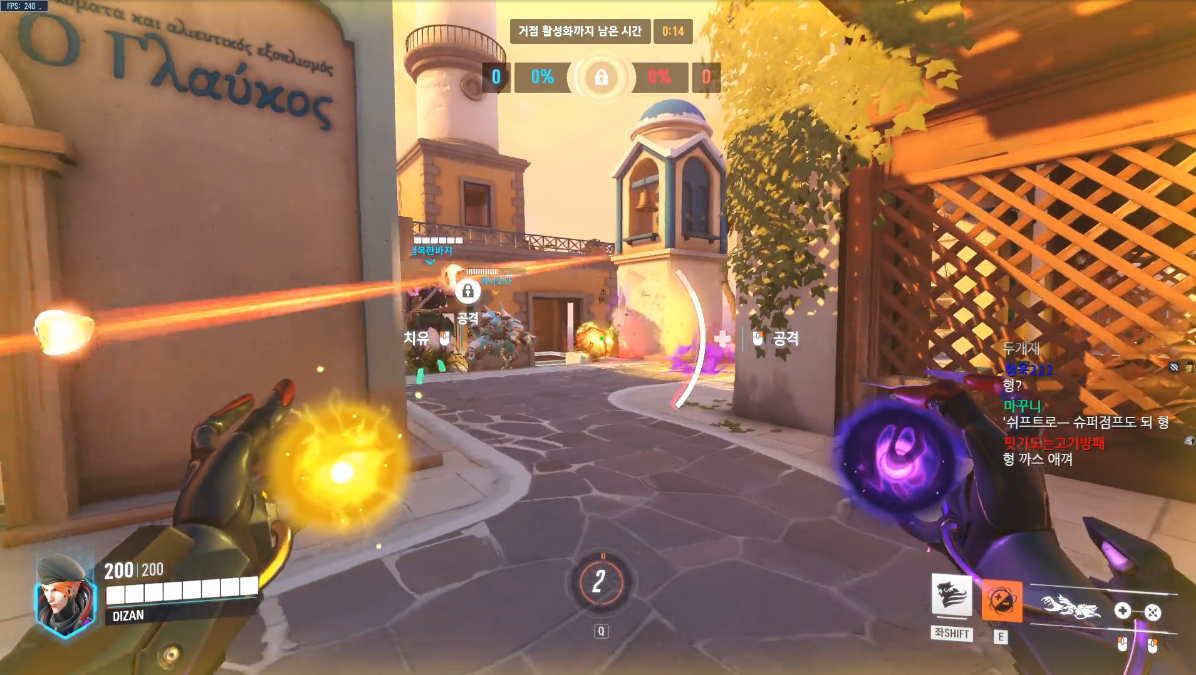The image size is (1196, 675).
Task: Activate the Fade ability icon
Action: pos(951,595)
